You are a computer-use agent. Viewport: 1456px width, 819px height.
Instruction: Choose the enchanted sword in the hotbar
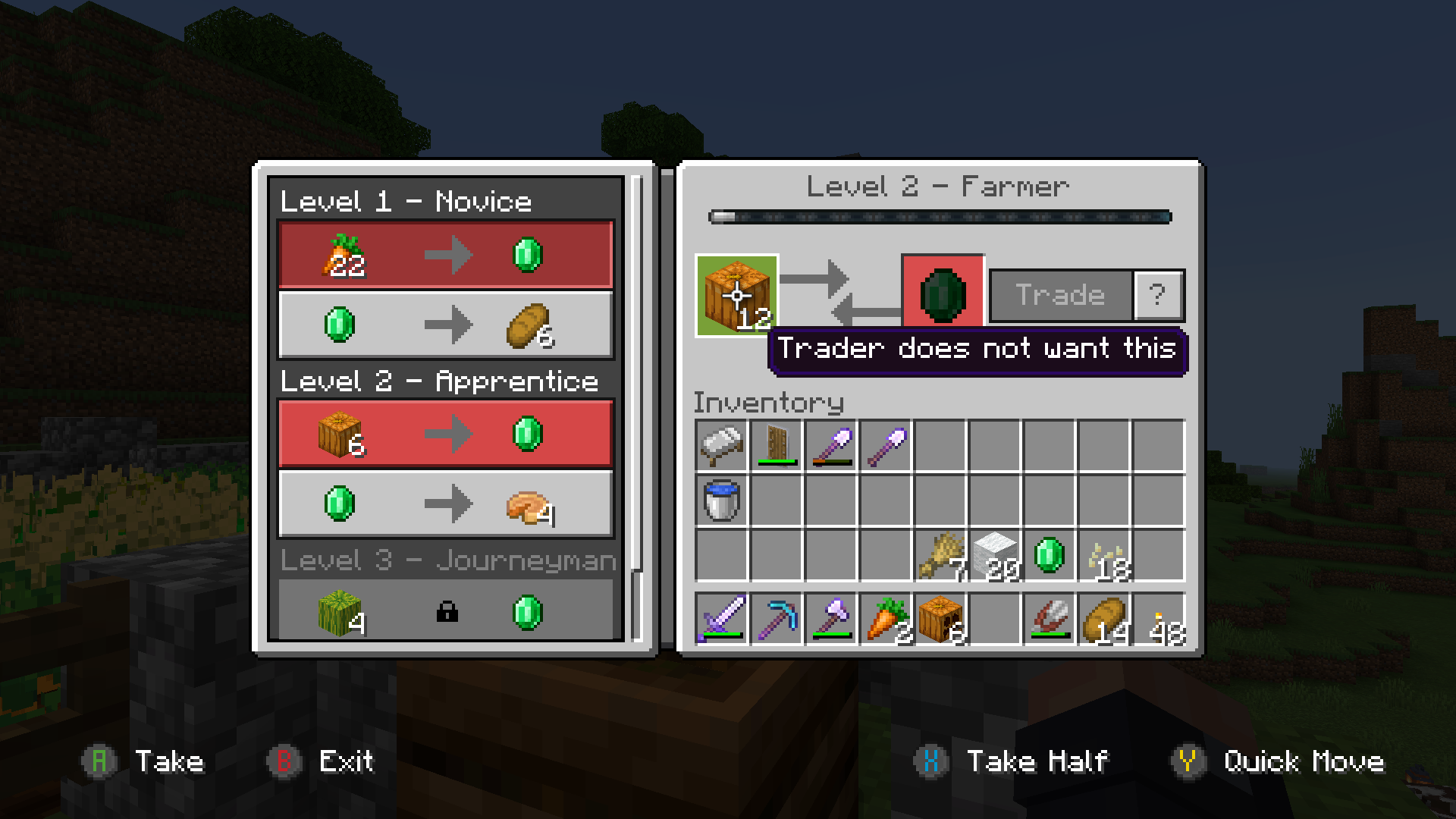721,619
